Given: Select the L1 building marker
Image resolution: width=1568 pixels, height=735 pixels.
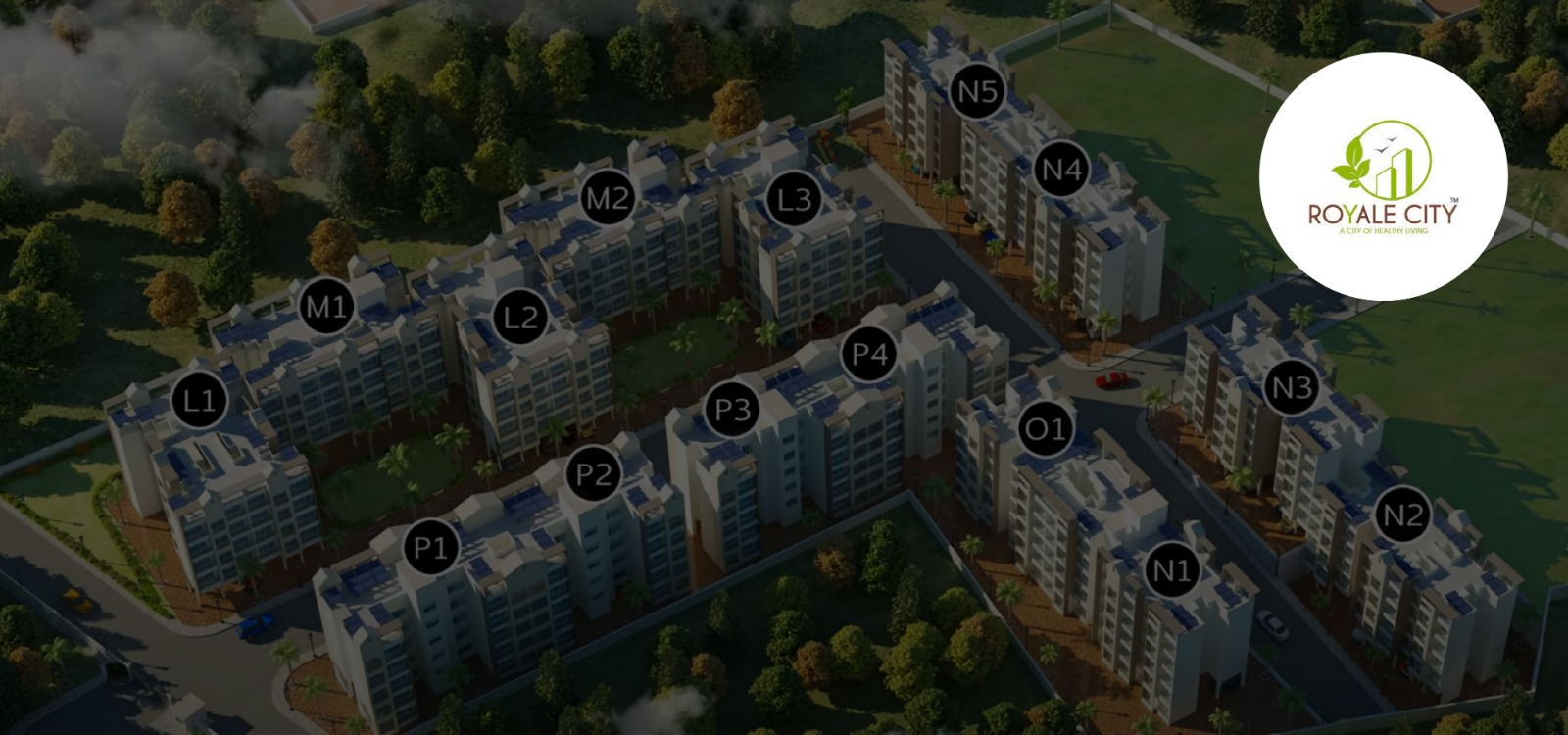Looking at the screenshot, I should pos(199,400).
